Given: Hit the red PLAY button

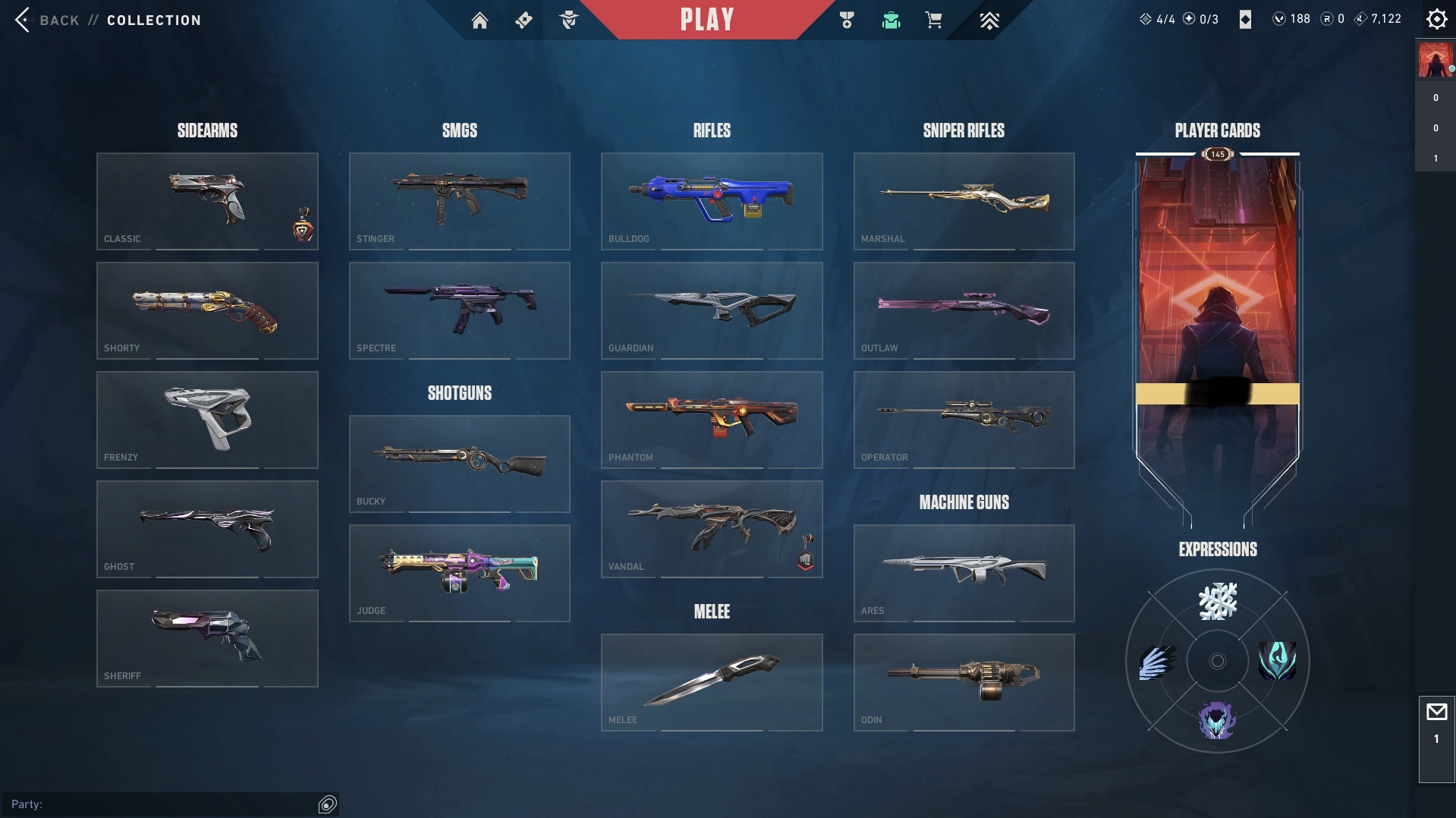Looking at the screenshot, I should pyautogui.click(x=706, y=20).
